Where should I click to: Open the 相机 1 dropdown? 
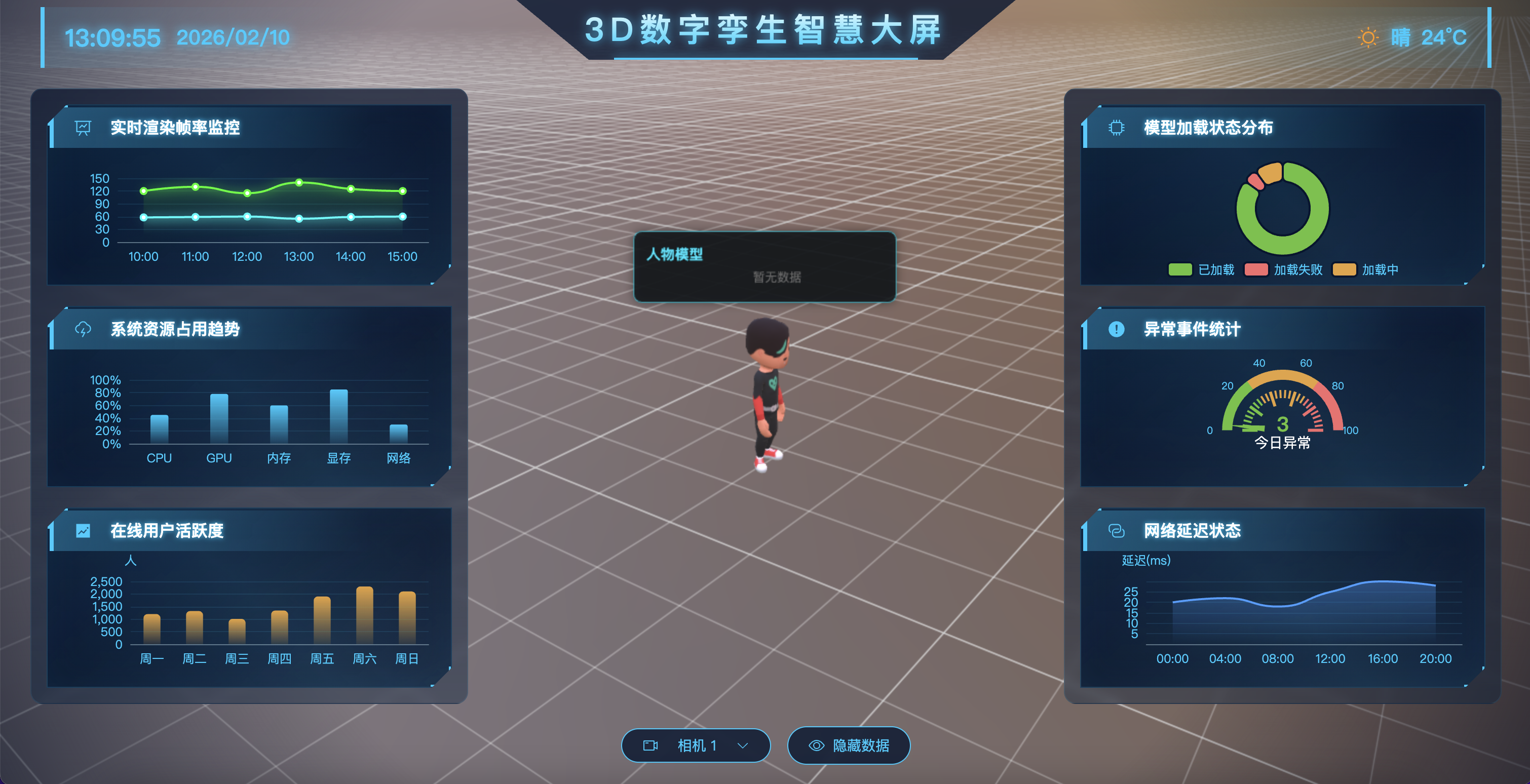(742, 746)
